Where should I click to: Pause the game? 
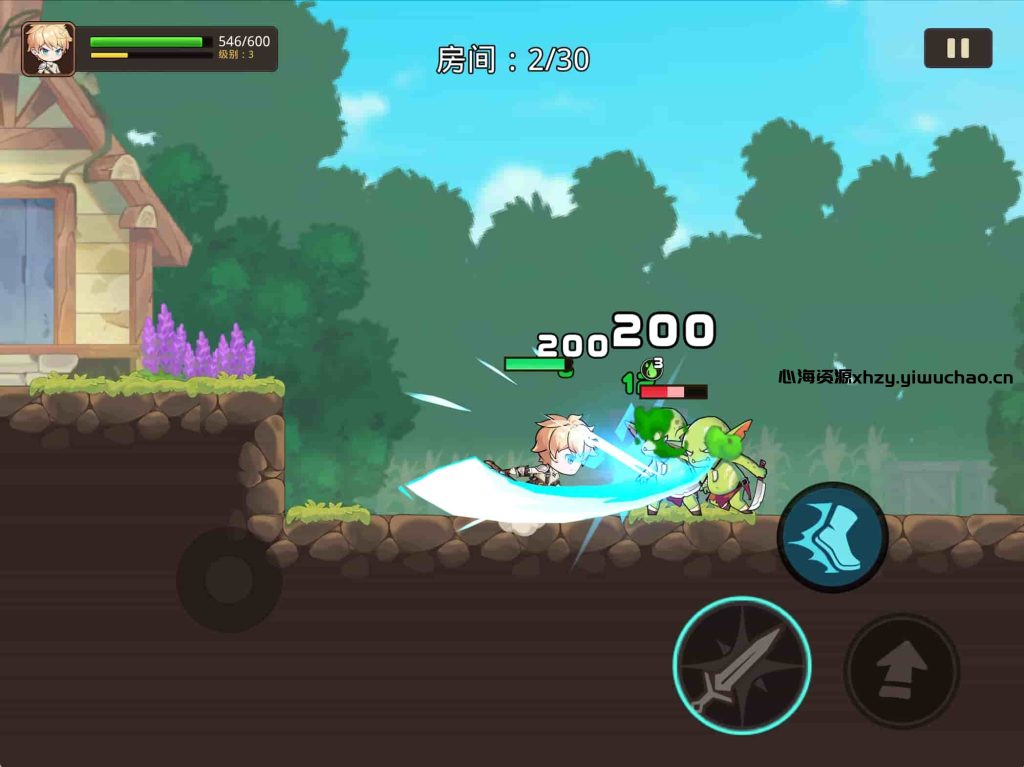(x=957, y=48)
